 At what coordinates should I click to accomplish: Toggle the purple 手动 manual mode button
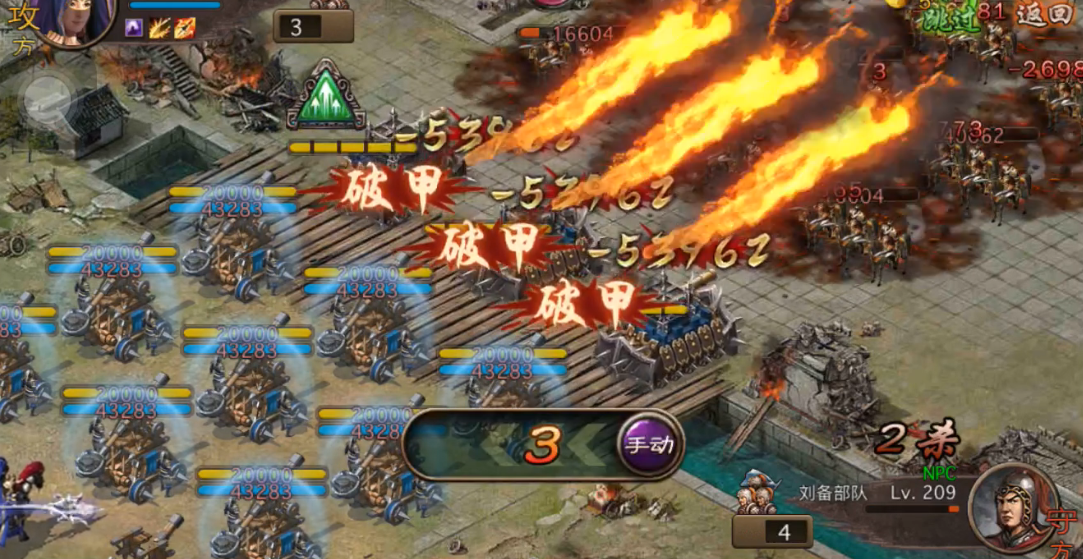tap(648, 444)
